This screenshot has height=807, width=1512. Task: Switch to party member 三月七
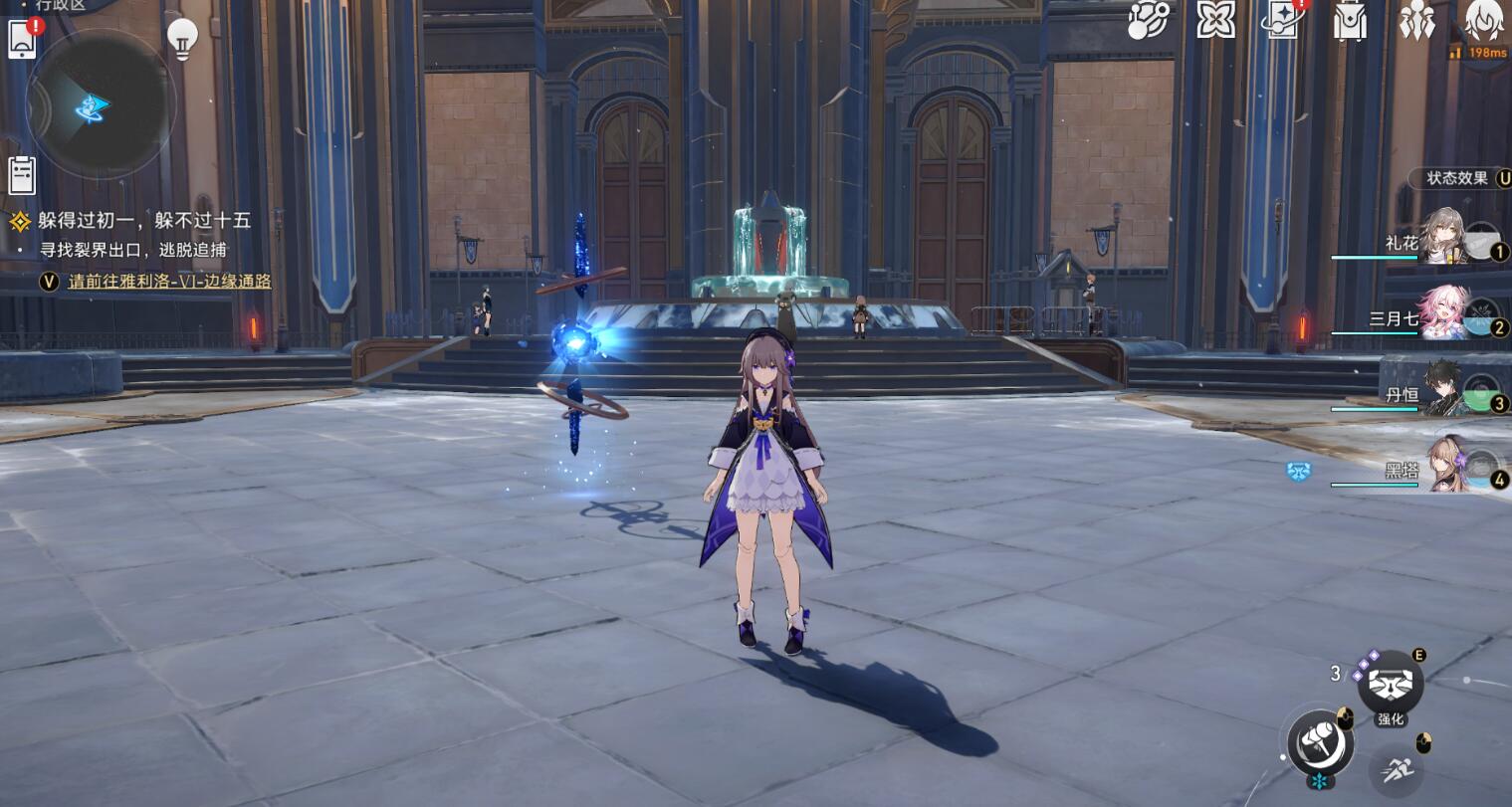tap(1443, 312)
